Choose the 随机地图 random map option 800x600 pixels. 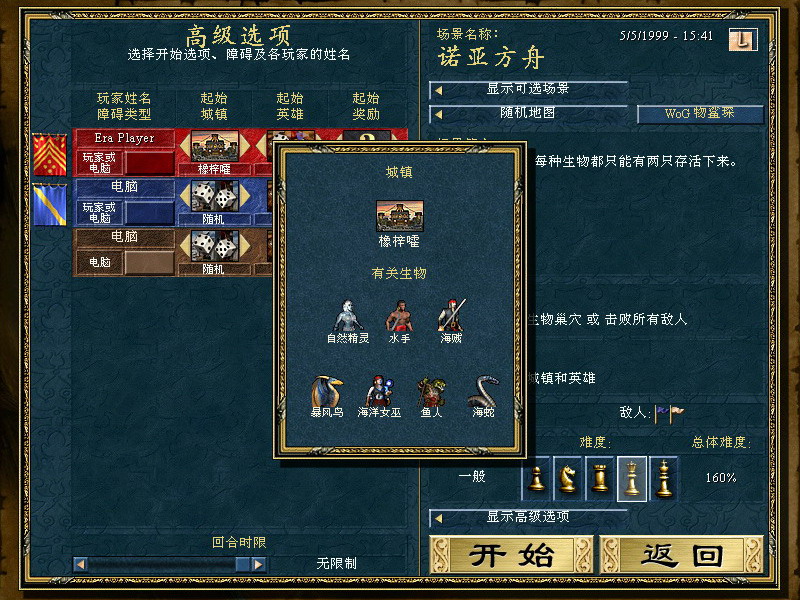coord(528,113)
